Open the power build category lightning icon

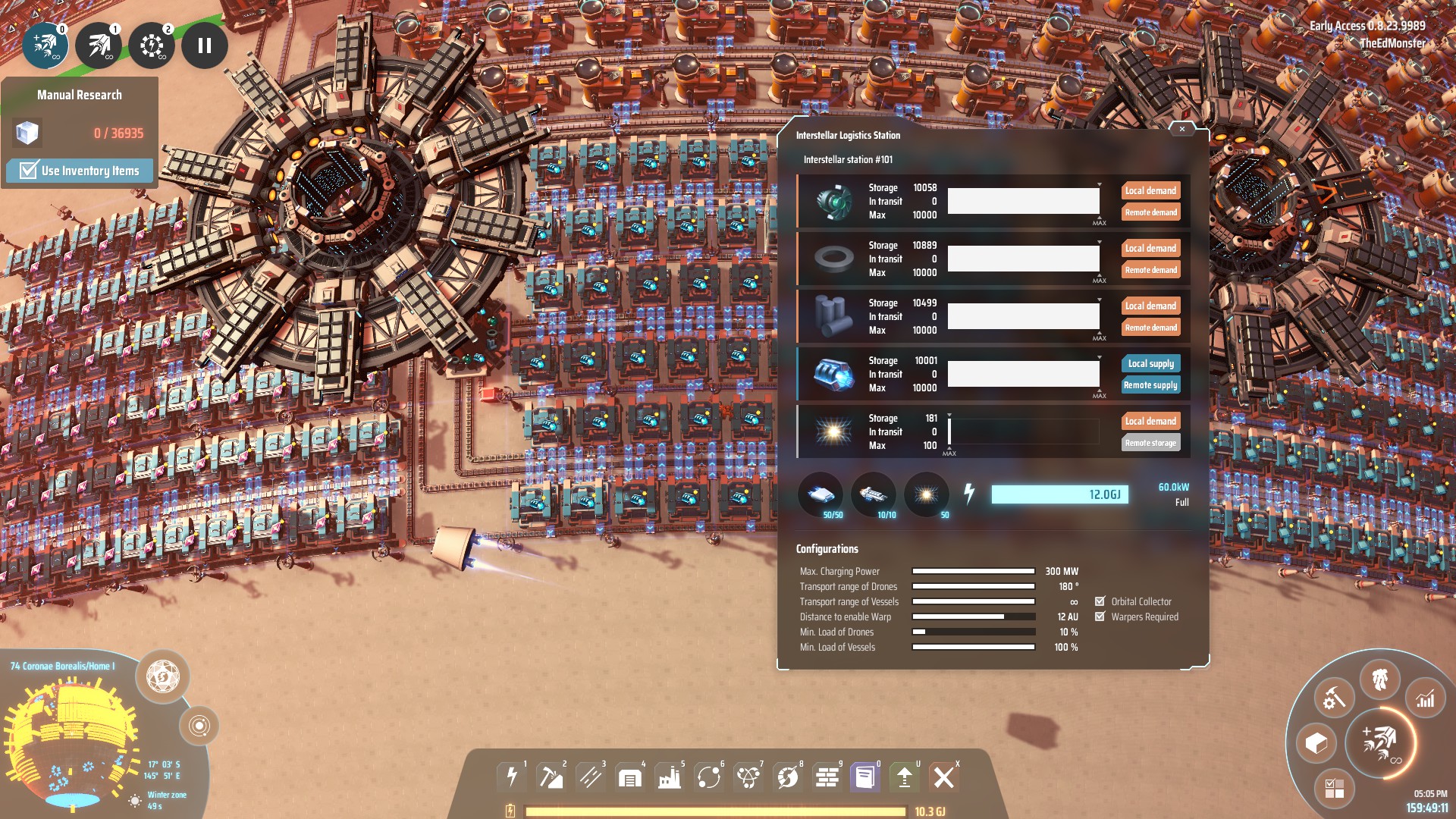(x=512, y=777)
